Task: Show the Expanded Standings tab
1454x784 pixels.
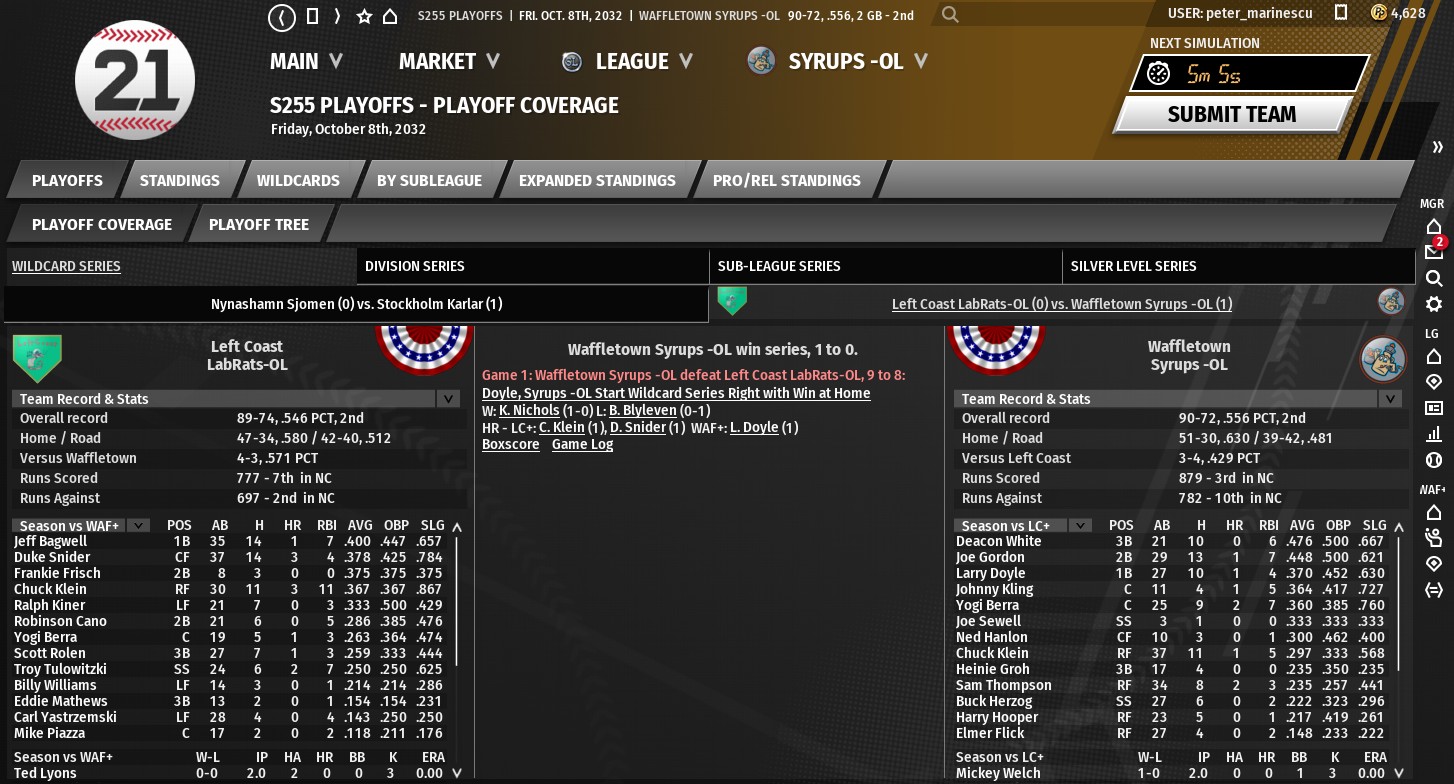Action: (x=597, y=181)
